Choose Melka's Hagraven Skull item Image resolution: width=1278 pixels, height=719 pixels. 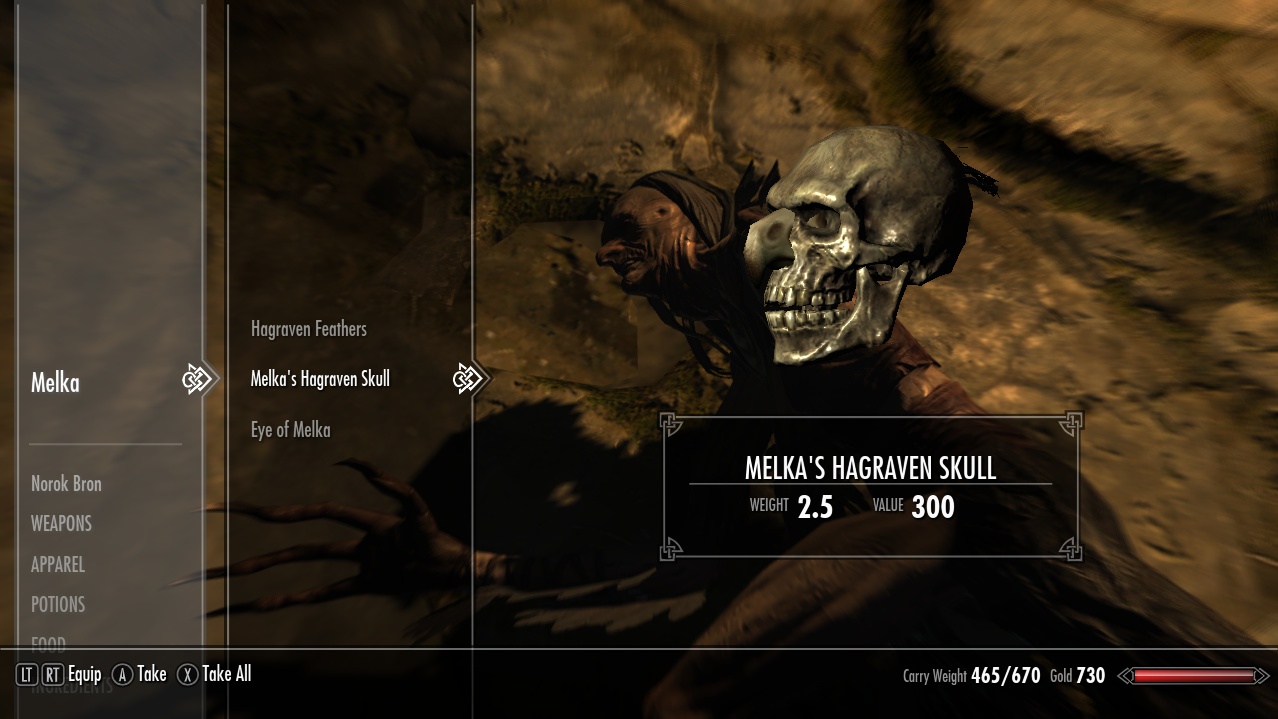point(320,379)
